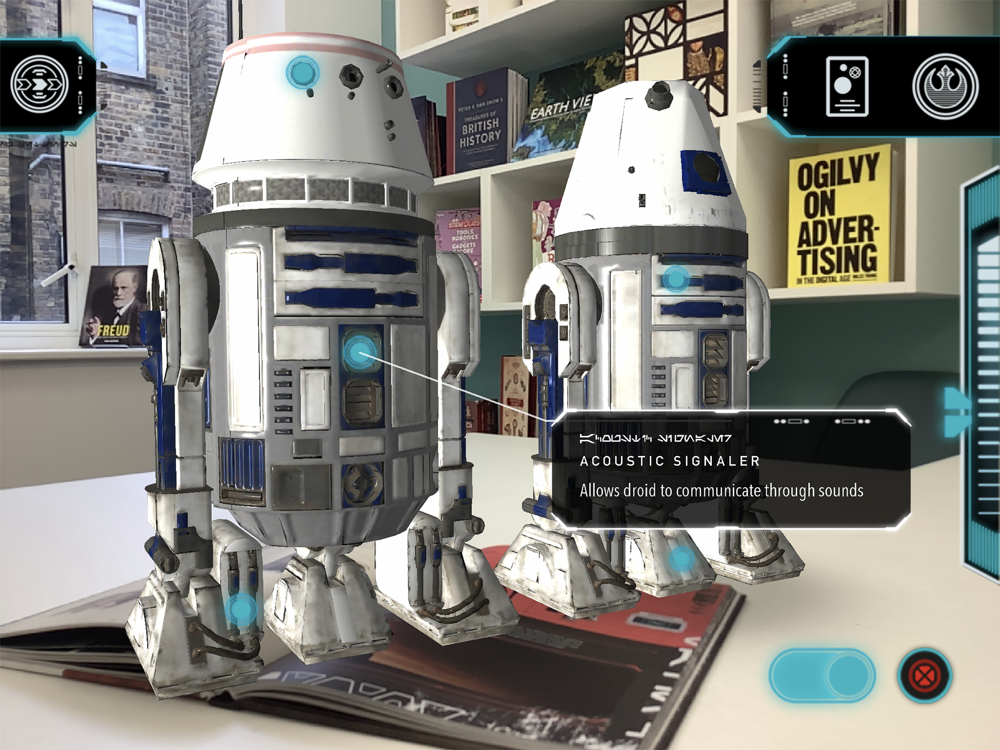Screen dimensions: 1000x750
Task: Open the circular arrow emblem menu
Action: click(x=39, y=87)
